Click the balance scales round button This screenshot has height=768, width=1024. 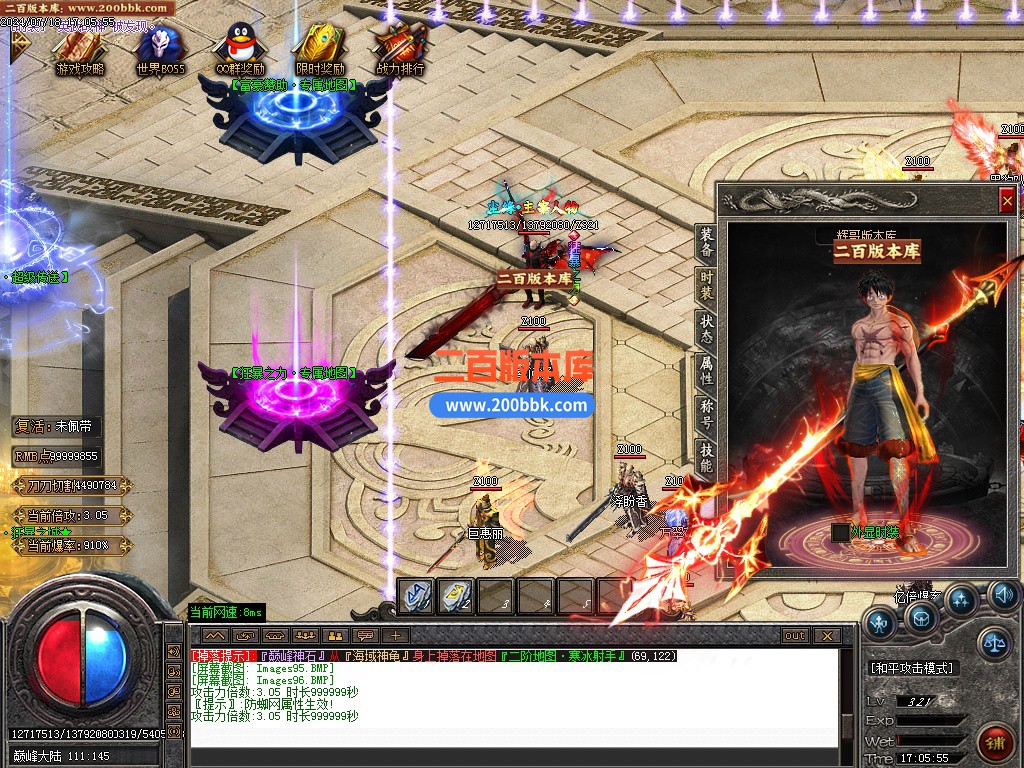click(x=994, y=643)
